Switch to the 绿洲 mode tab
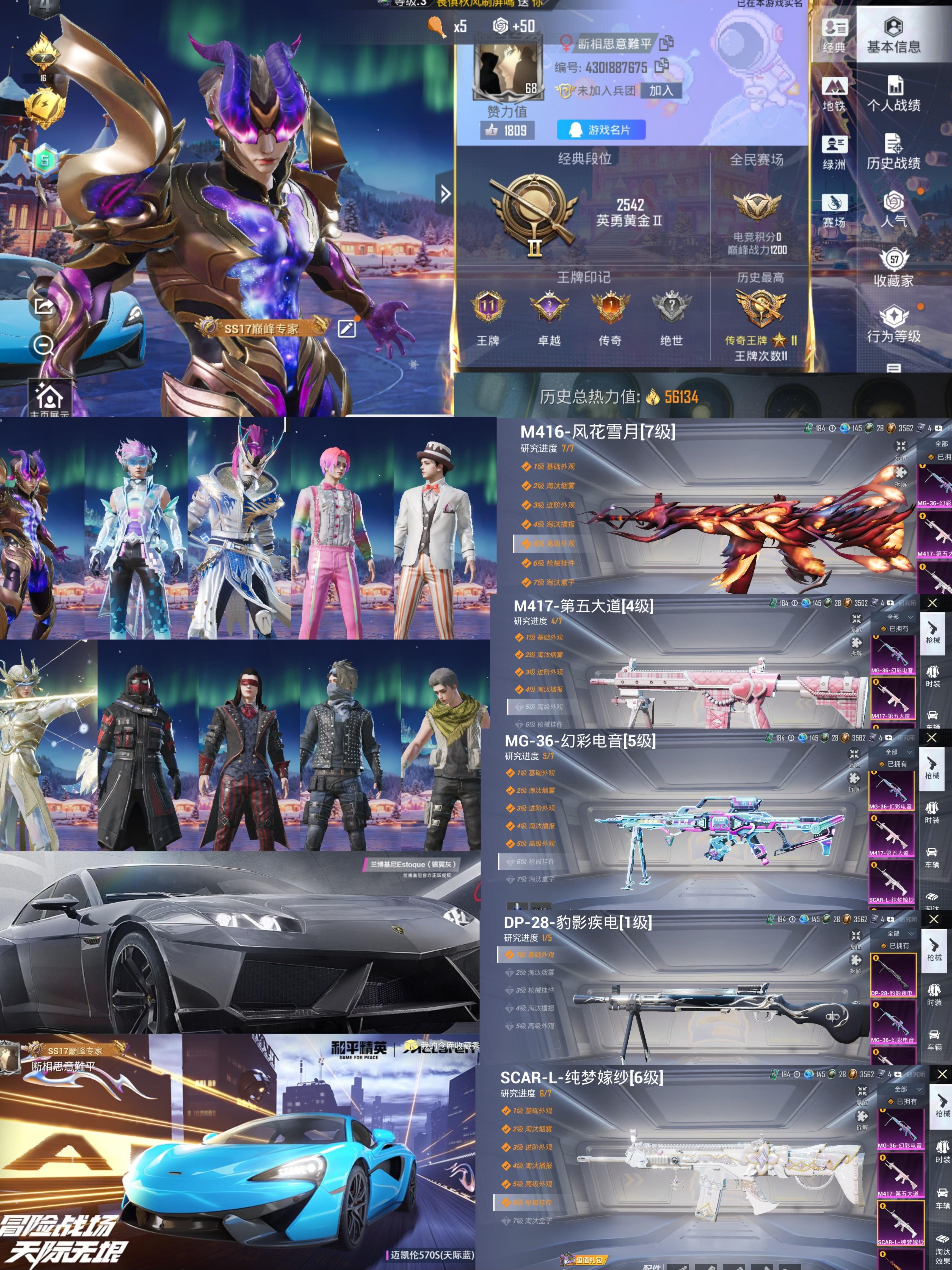This screenshot has height=1270, width=952. click(834, 153)
